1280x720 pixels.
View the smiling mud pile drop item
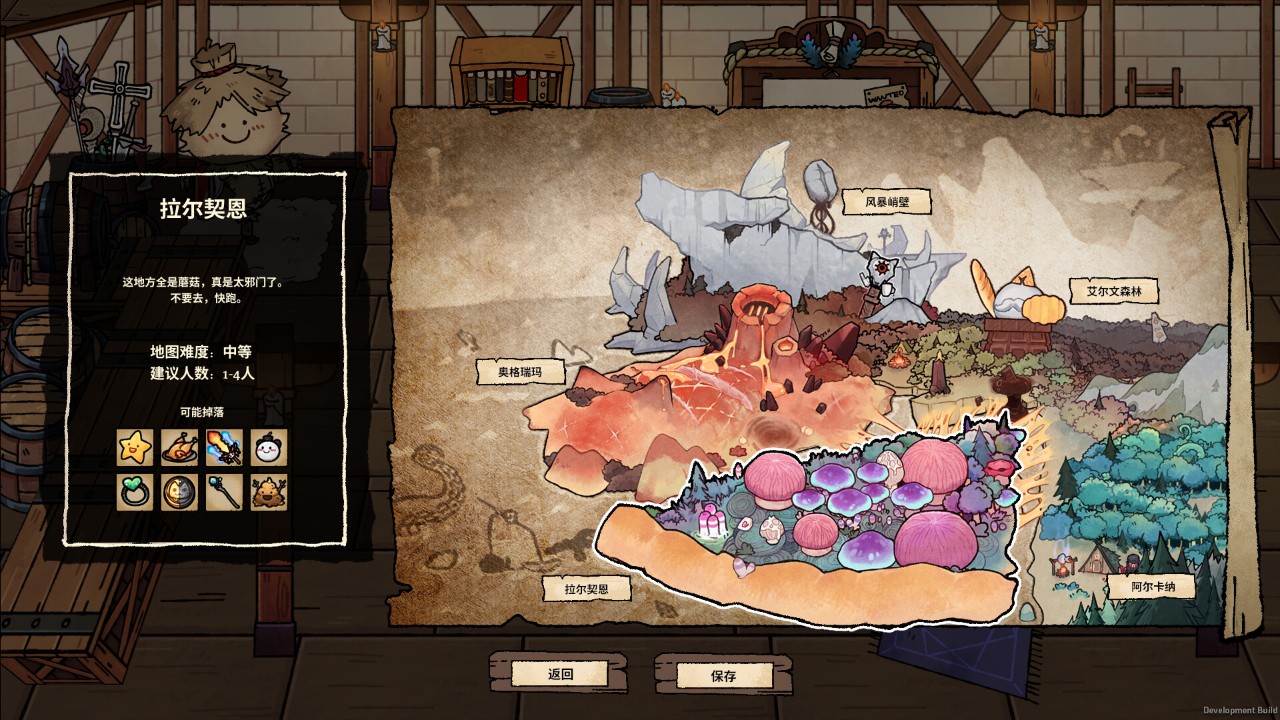tap(268, 492)
